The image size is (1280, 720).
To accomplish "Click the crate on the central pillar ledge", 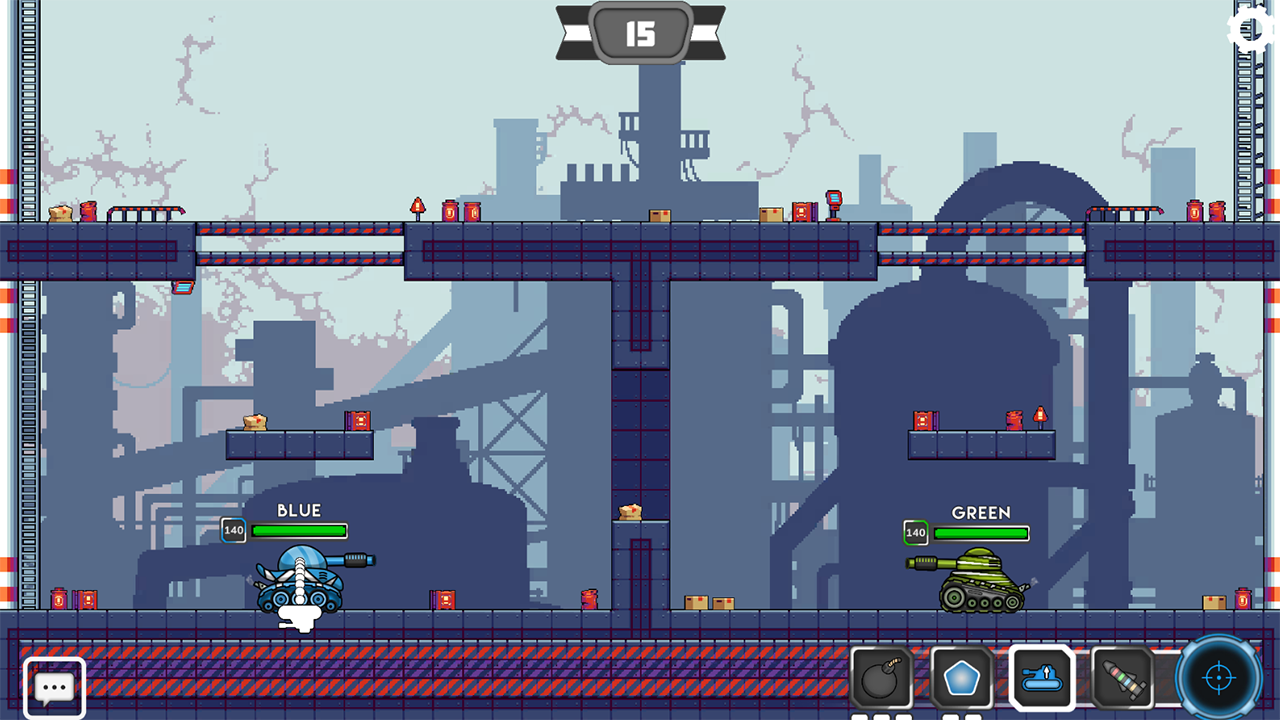I will [628, 510].
